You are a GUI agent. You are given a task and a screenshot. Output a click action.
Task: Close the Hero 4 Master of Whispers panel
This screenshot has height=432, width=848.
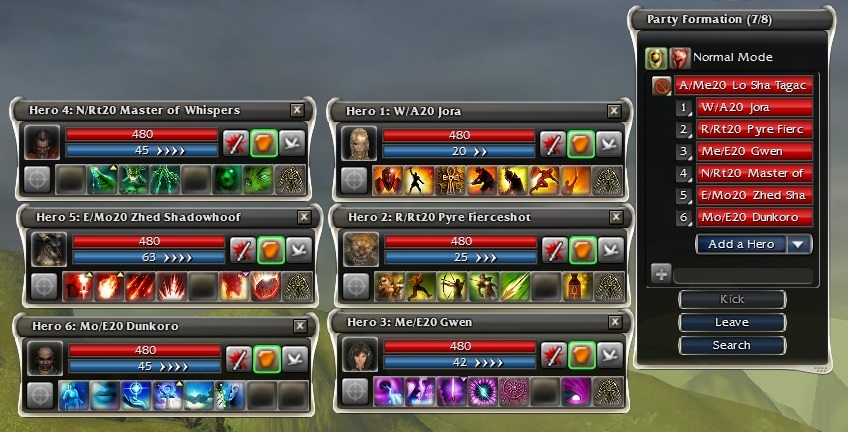[x=297, y=110]
